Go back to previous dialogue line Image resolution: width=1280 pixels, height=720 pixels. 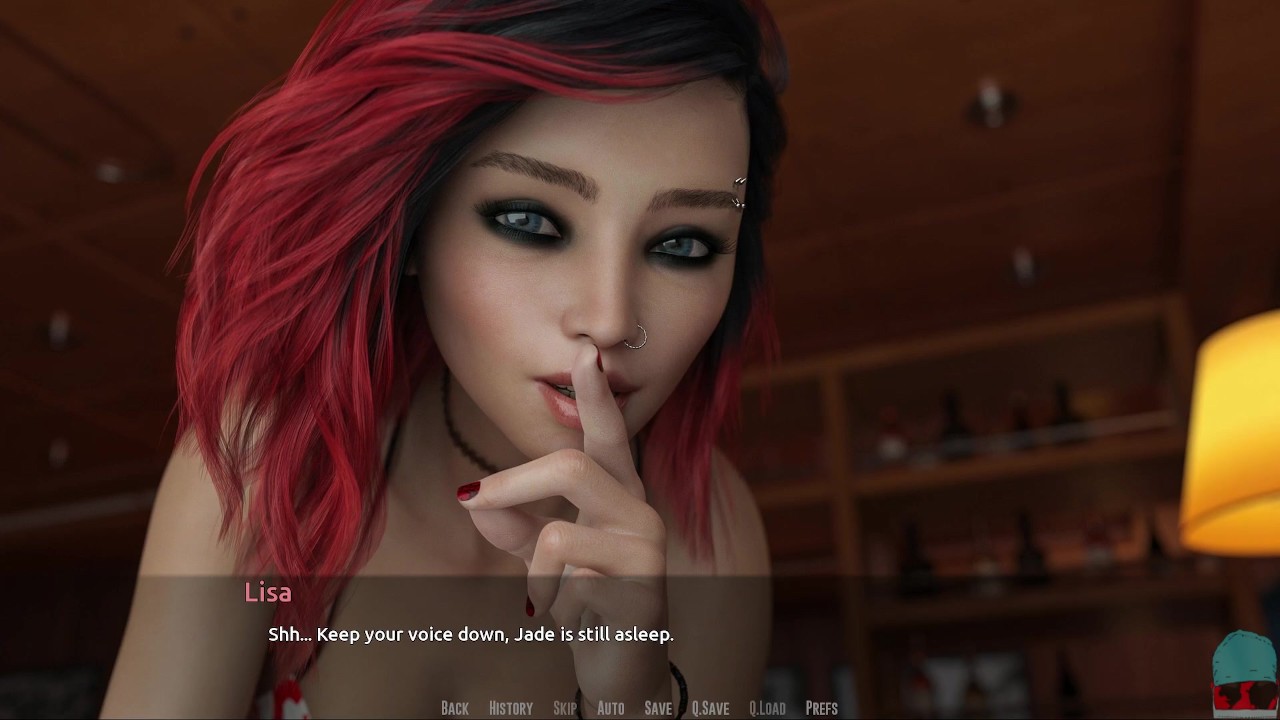point(454,708)
